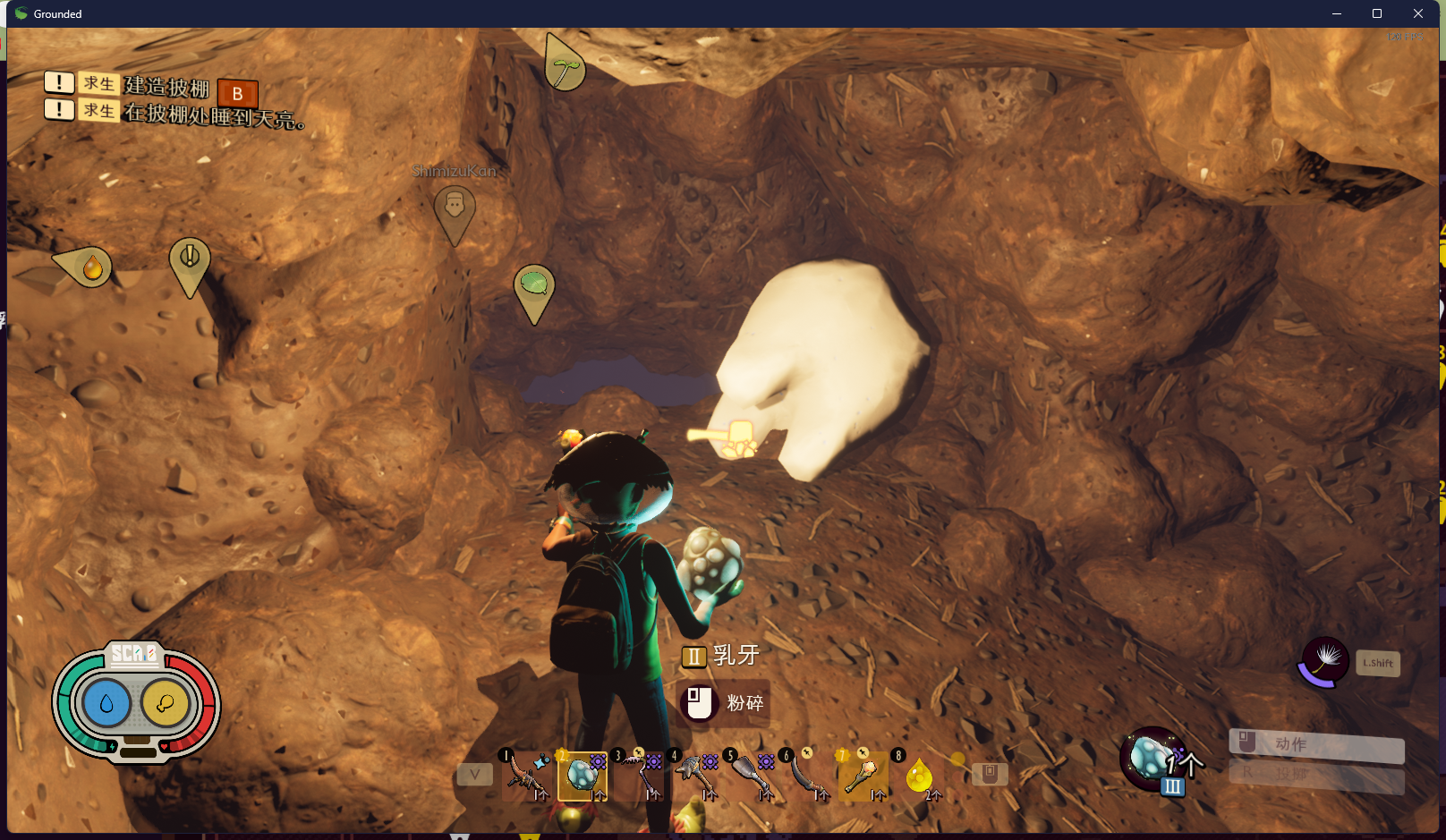Use the yellow droplet item in slot 8
The width and height of the screenshot is (1446, 840).
(919, 775)
